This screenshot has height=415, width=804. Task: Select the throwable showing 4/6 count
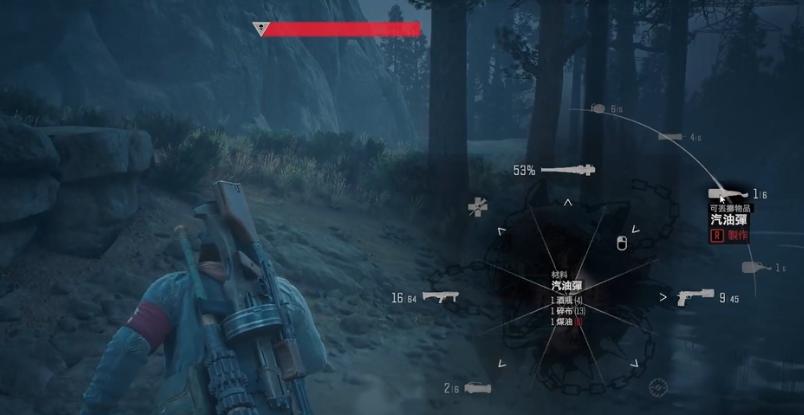pyautogui.click(x=668, y=137)
